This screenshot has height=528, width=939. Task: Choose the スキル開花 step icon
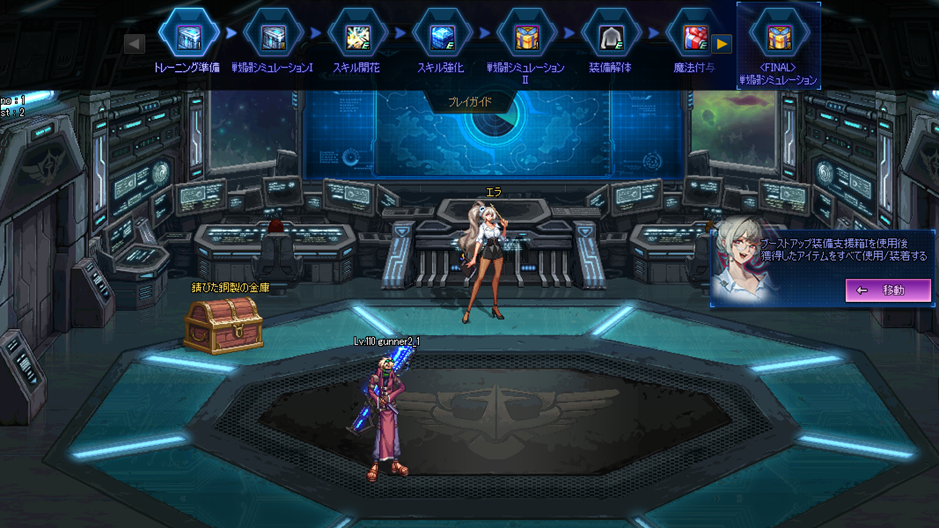tap(358, 36)
